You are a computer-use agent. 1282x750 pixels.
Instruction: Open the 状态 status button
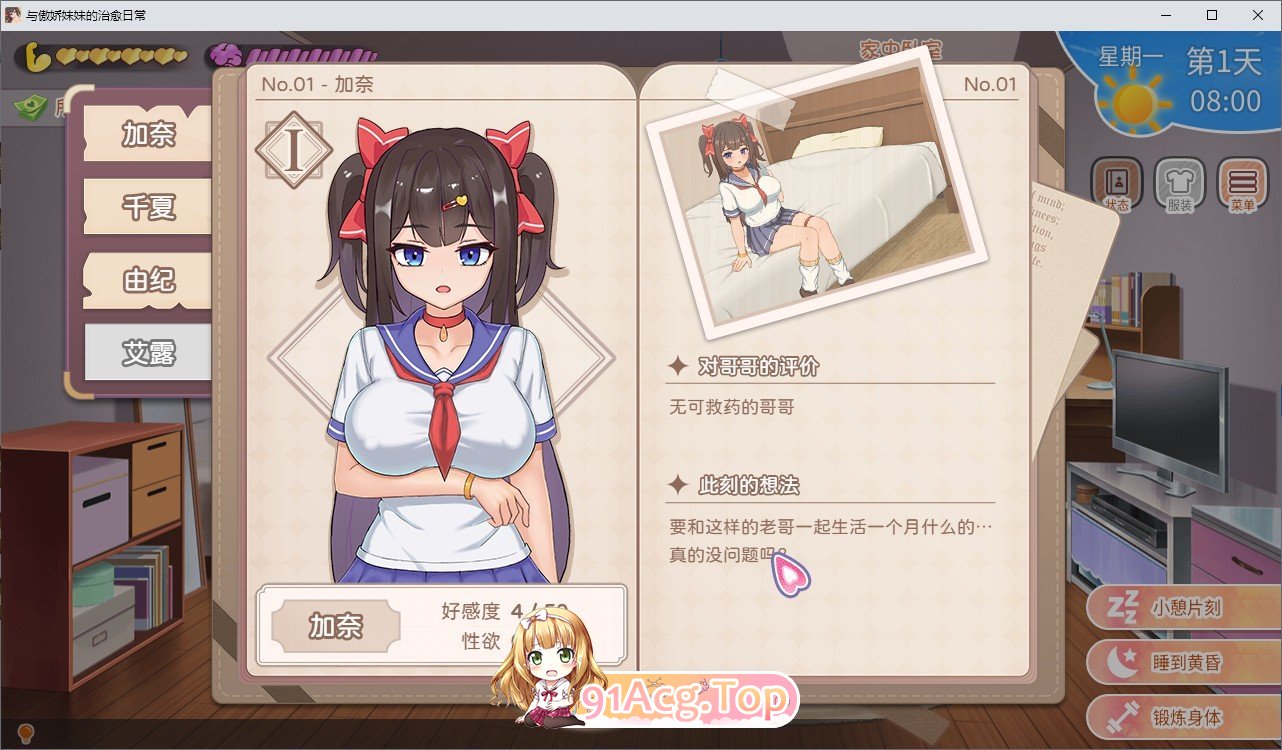(1116, 186)
